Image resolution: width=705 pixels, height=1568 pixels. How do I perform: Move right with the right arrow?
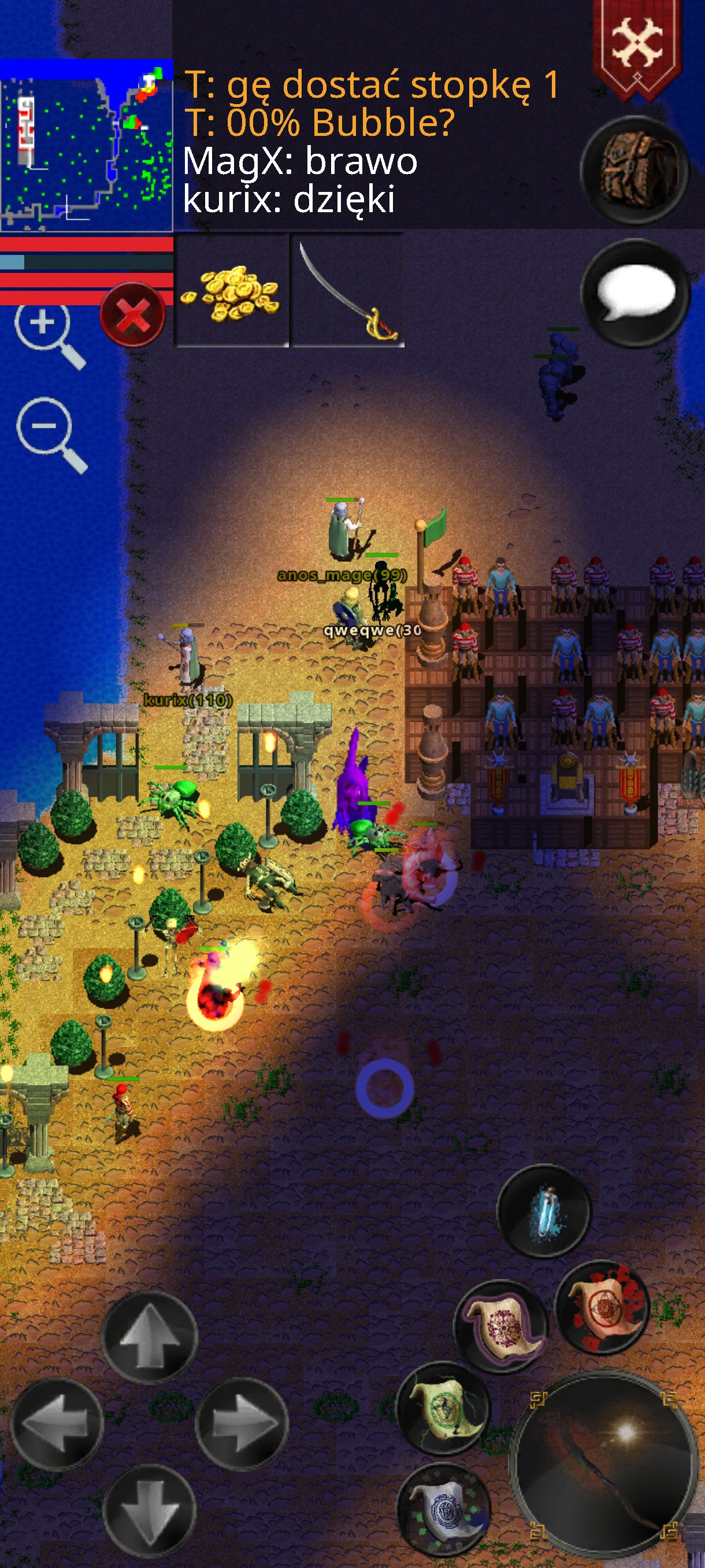242,1423
